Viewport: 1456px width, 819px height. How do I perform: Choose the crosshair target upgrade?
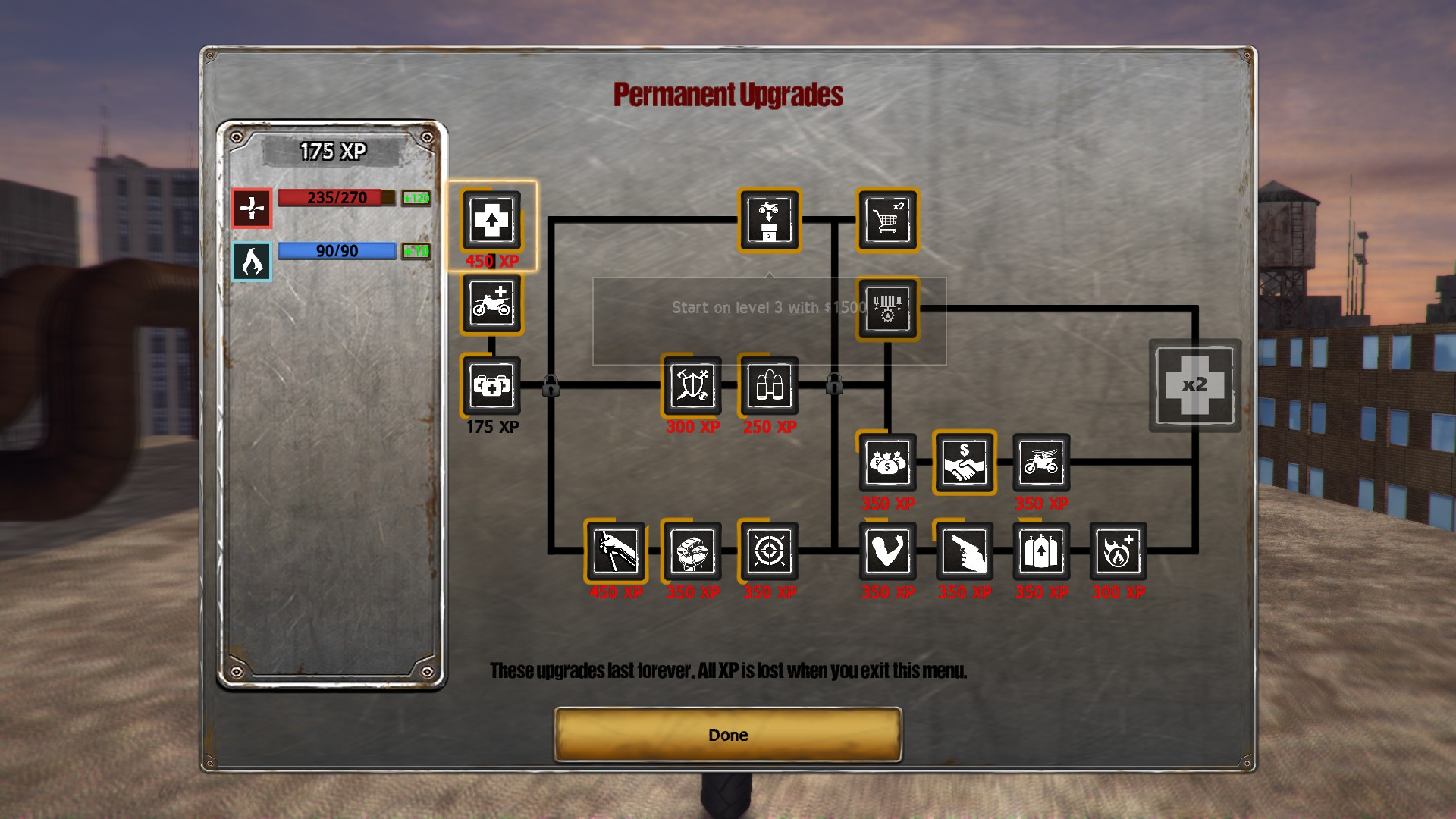point(769,551)
